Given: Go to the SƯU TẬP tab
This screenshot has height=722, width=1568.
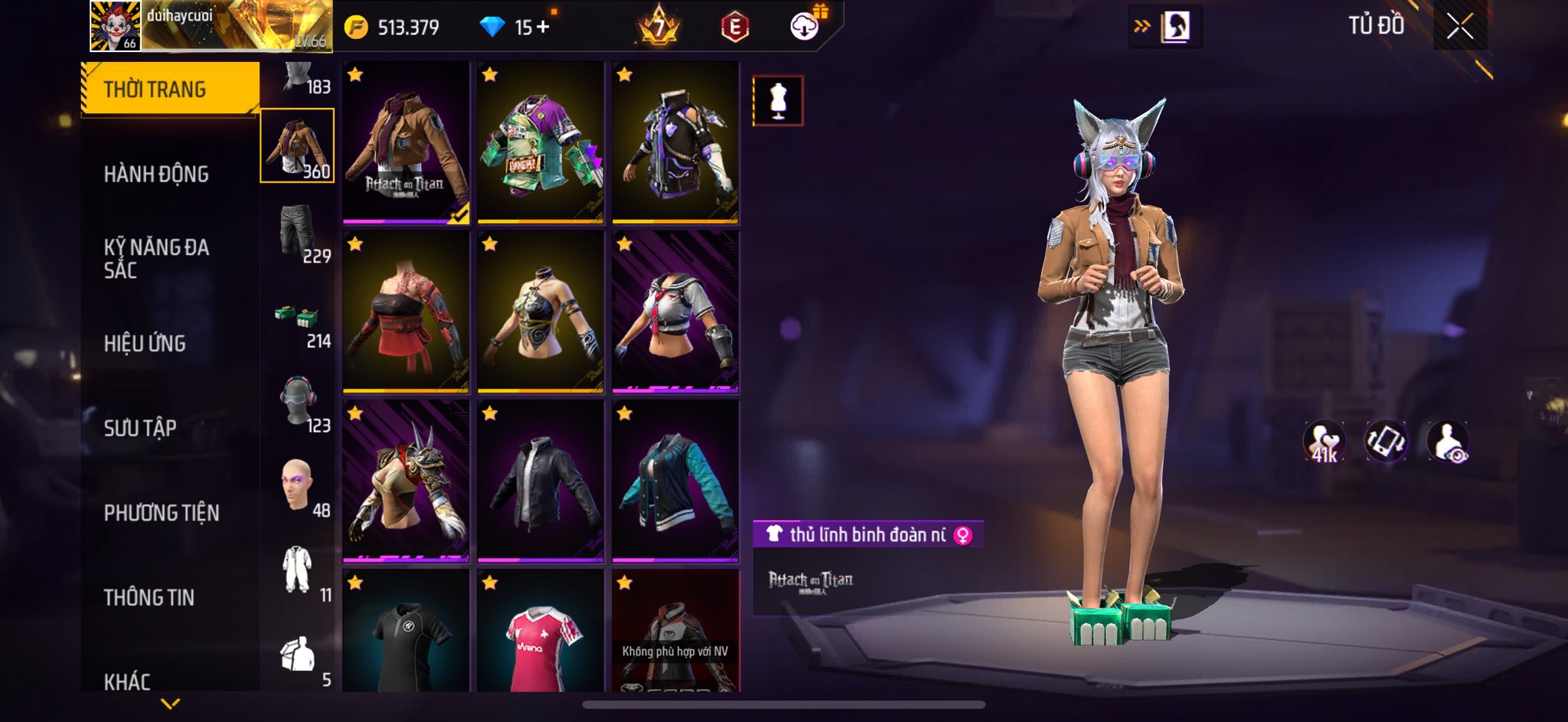Looking at the screenshot, I should (140, 428).
